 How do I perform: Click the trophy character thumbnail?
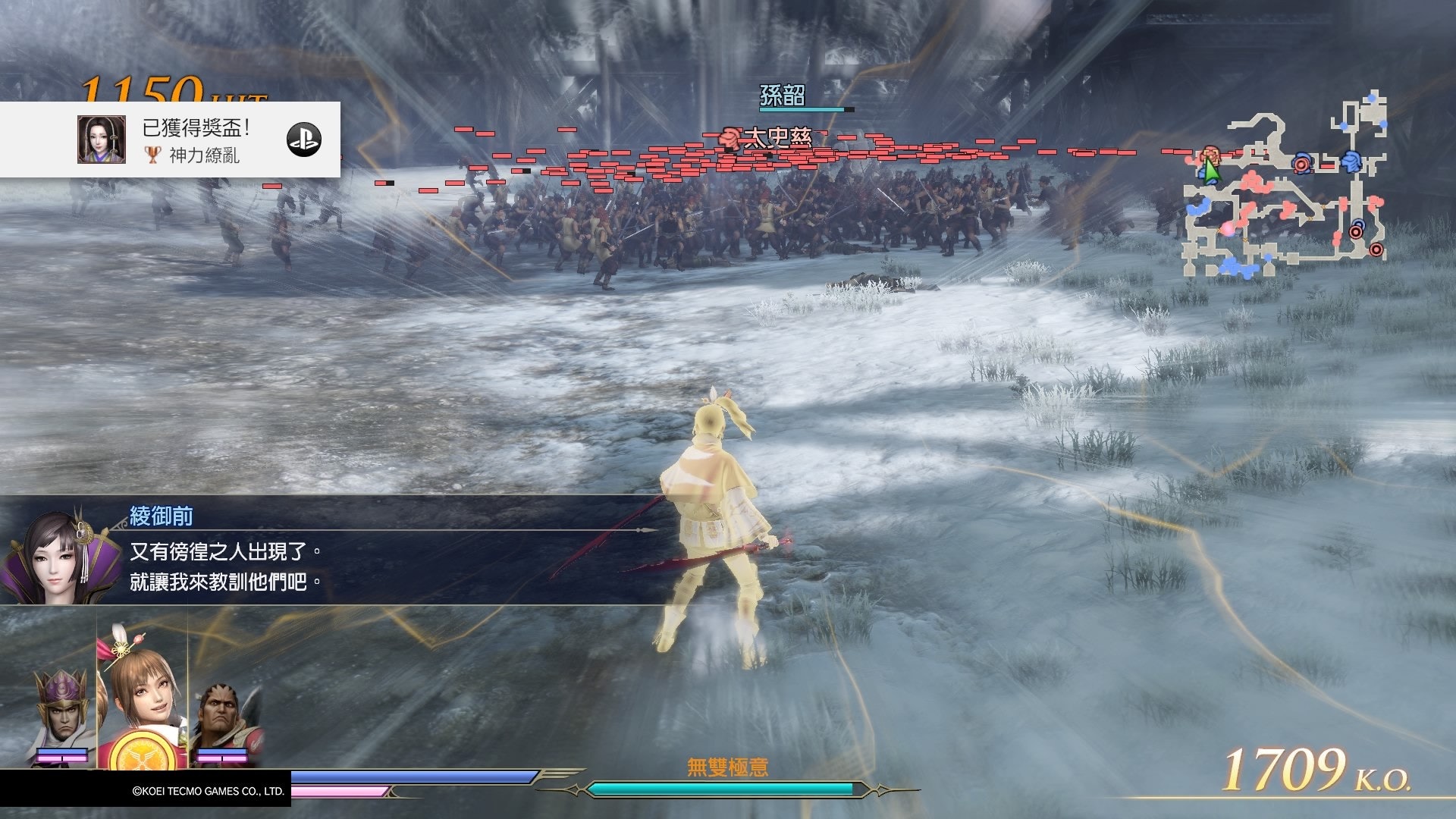coord(101,140)
